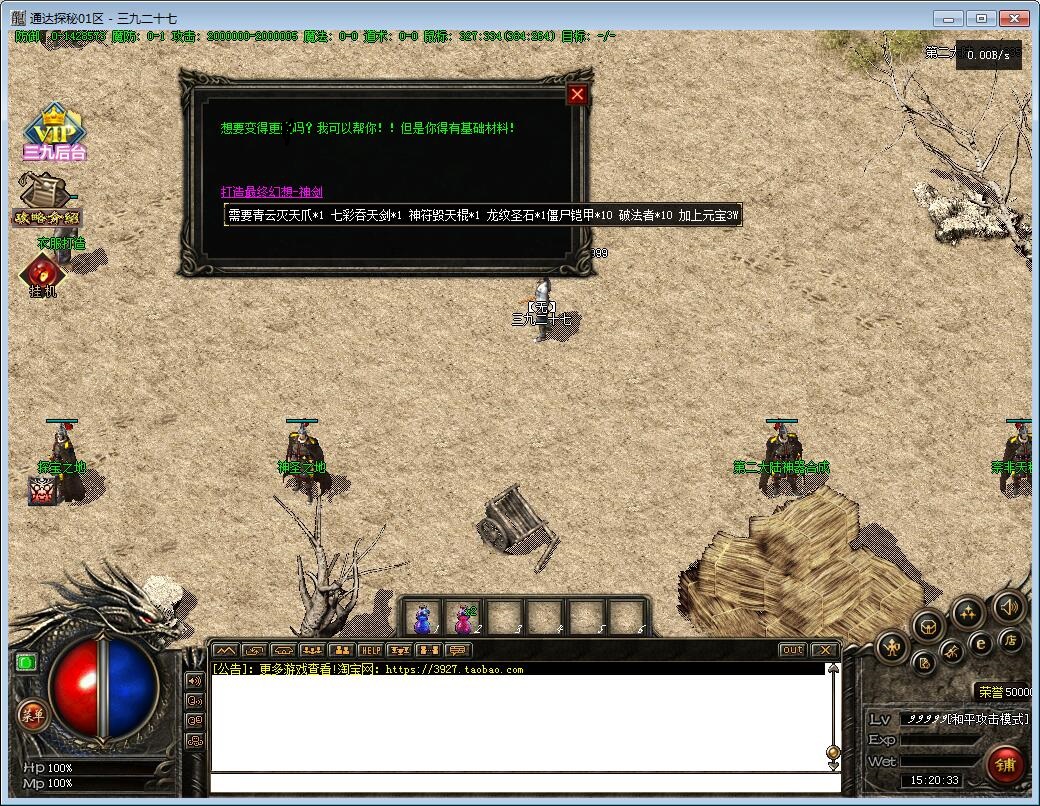The image size is (1040, 806).
Task: Open the character figure icon
Action: pos(892,648)
